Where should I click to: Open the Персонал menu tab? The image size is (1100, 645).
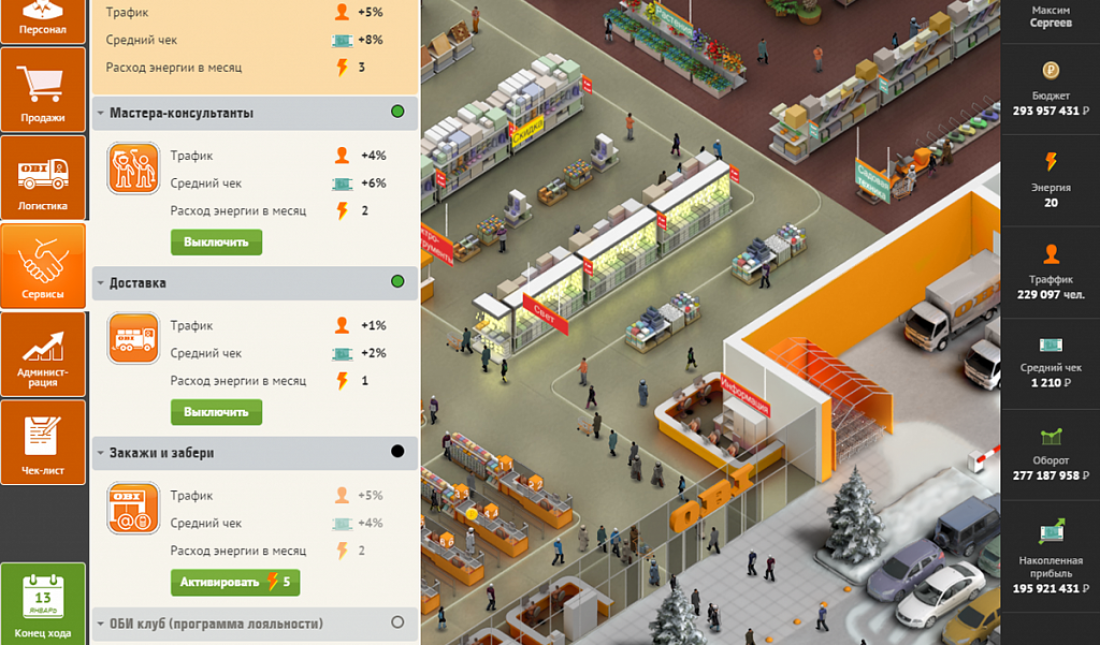[x=43, y=20]
